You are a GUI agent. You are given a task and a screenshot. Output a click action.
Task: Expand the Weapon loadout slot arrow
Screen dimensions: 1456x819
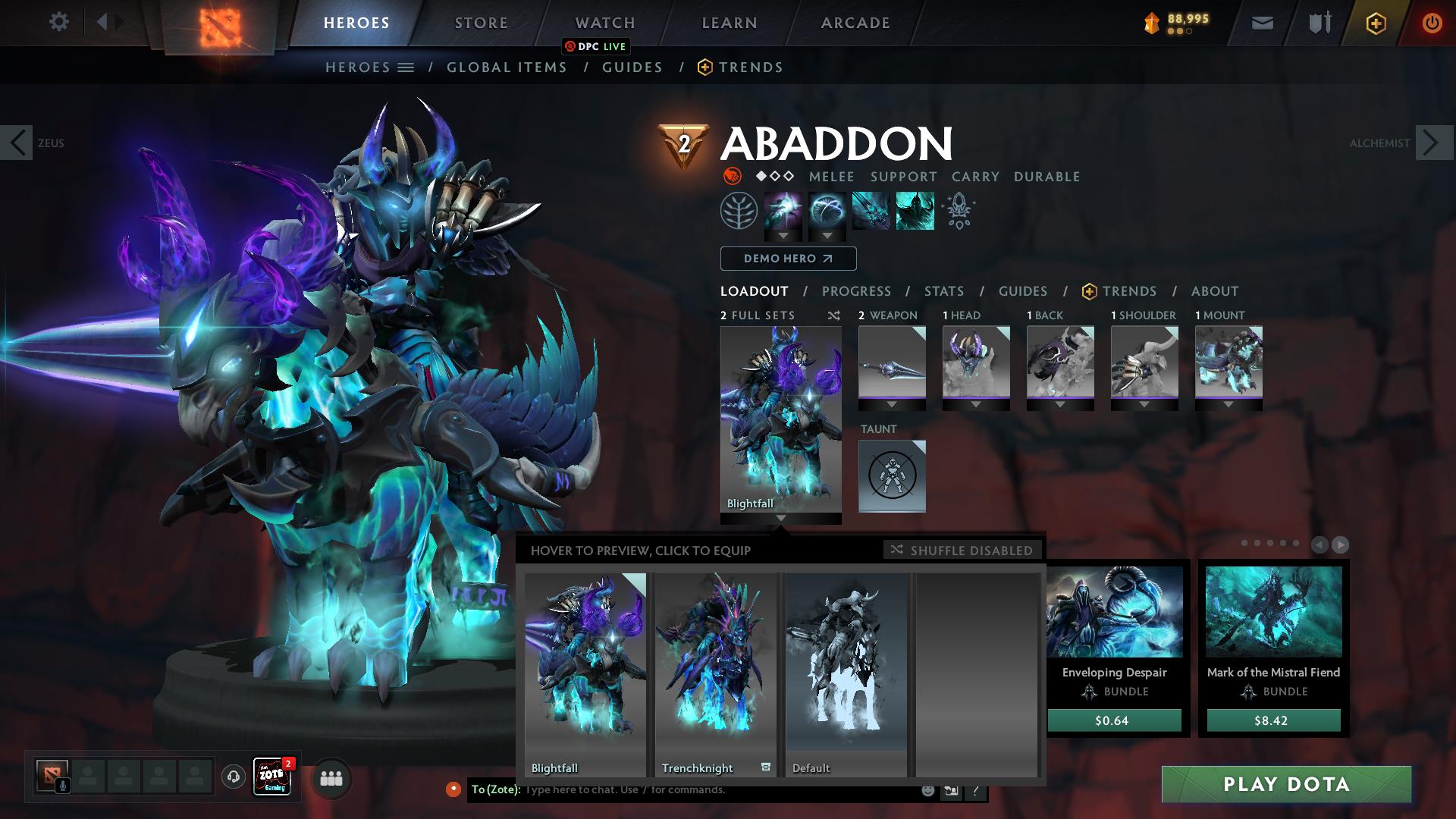pyautogui.click(x=892, y=405)
